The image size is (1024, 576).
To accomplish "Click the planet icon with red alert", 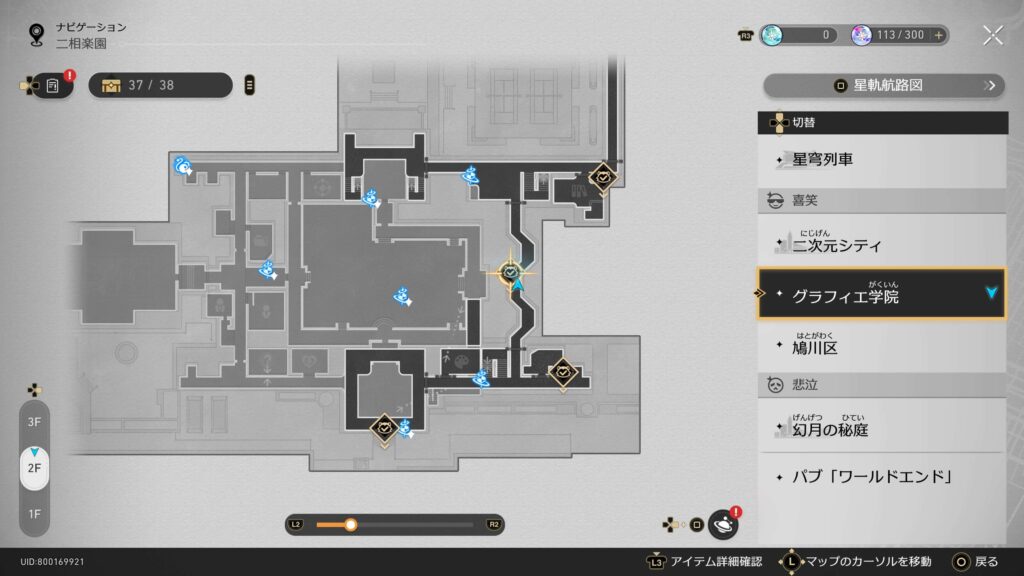I will [723, 523].
